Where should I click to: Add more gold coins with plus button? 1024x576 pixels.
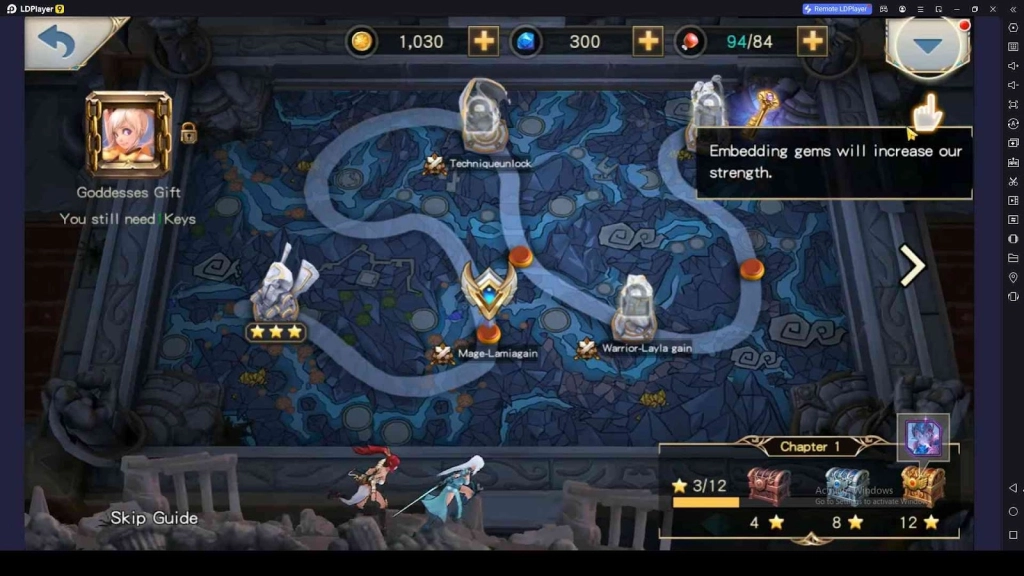pyautogui.click(x=483, y=41)
